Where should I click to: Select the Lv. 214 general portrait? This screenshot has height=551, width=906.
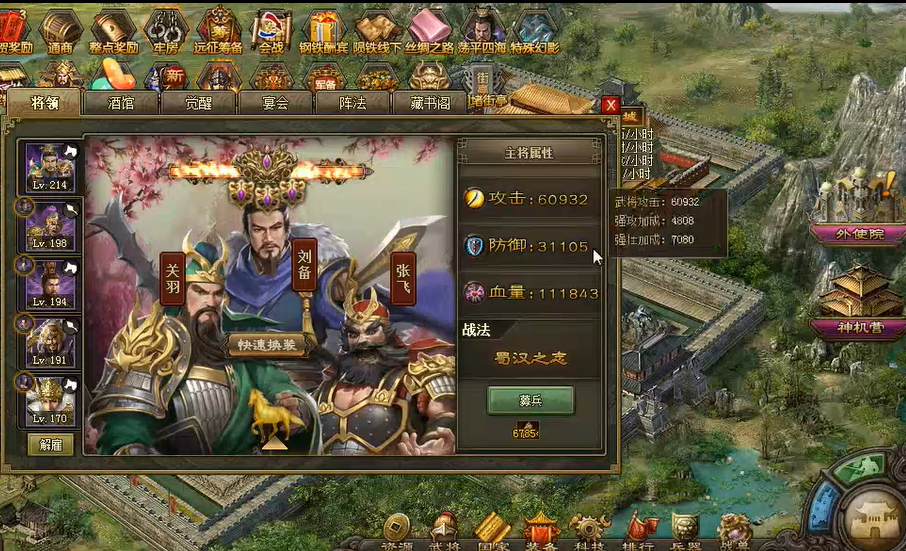(49, 167)
